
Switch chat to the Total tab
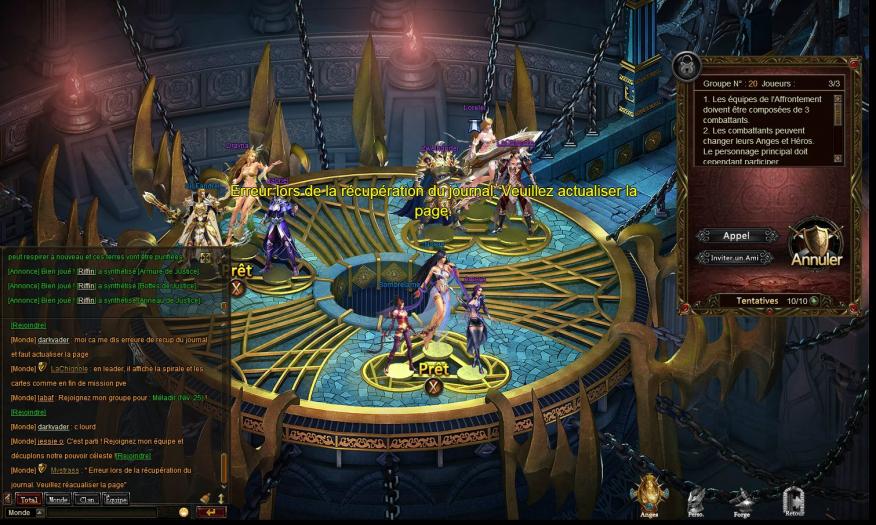tap(28, 499)
